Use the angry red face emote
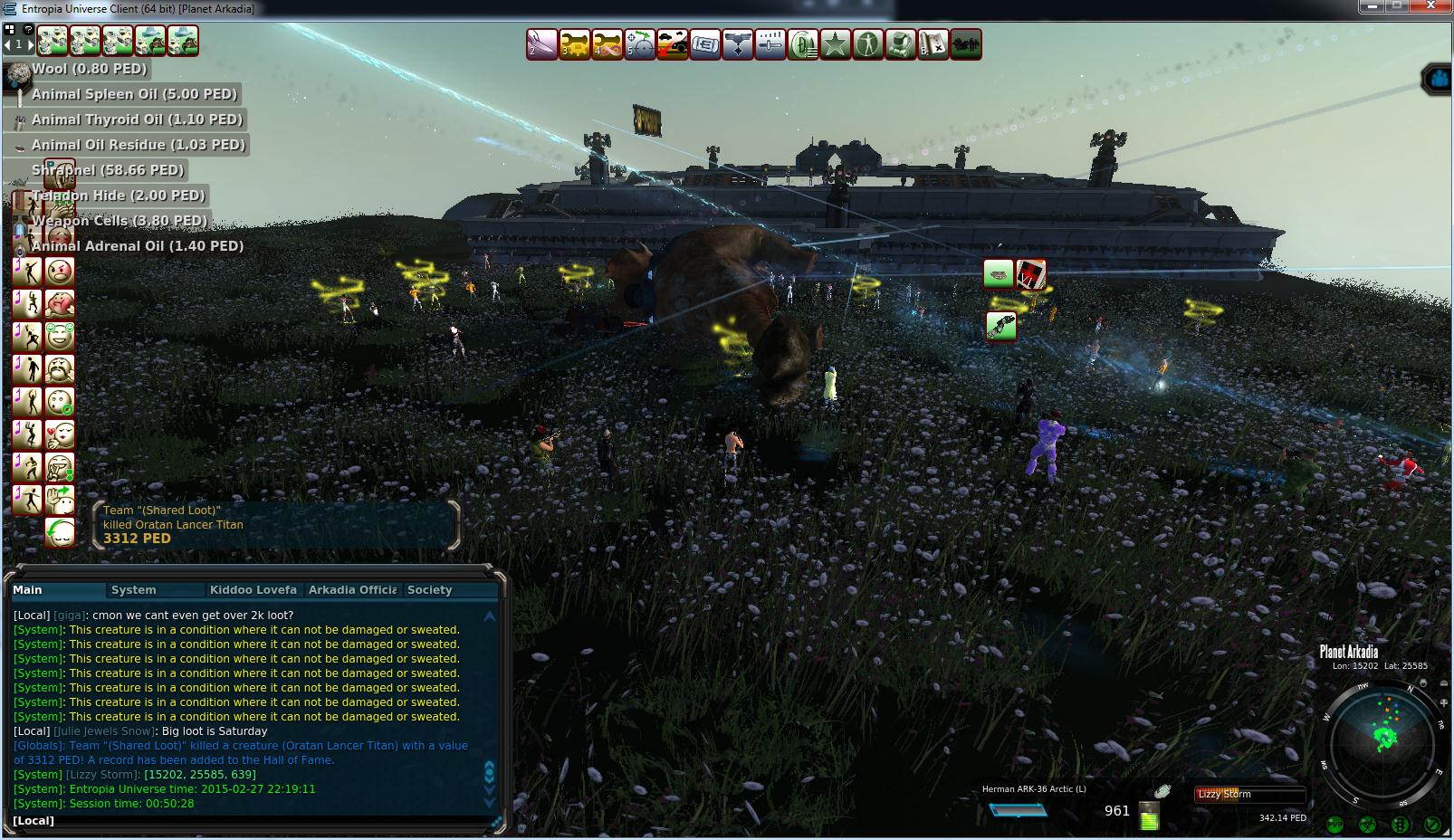Screen dimensions: 1454x840 [60, 271]
